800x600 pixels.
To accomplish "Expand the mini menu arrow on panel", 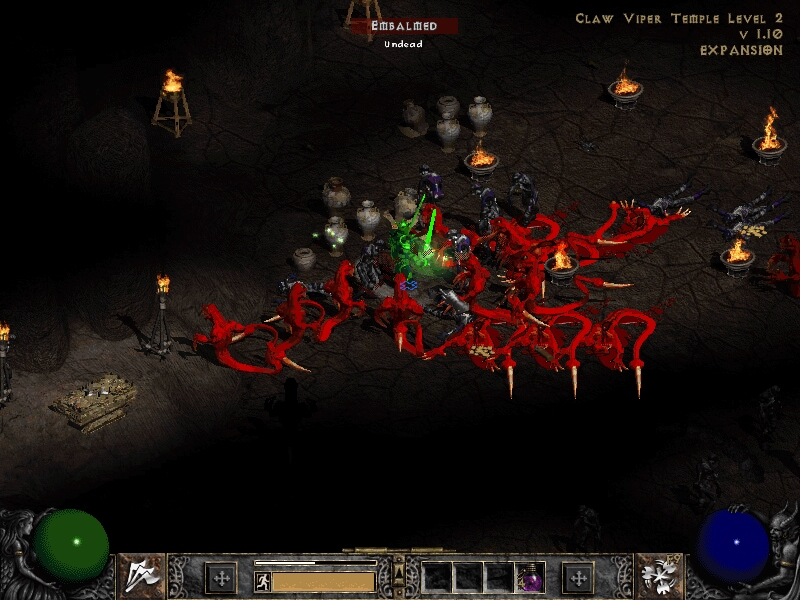I will click(x=399, y=573).
